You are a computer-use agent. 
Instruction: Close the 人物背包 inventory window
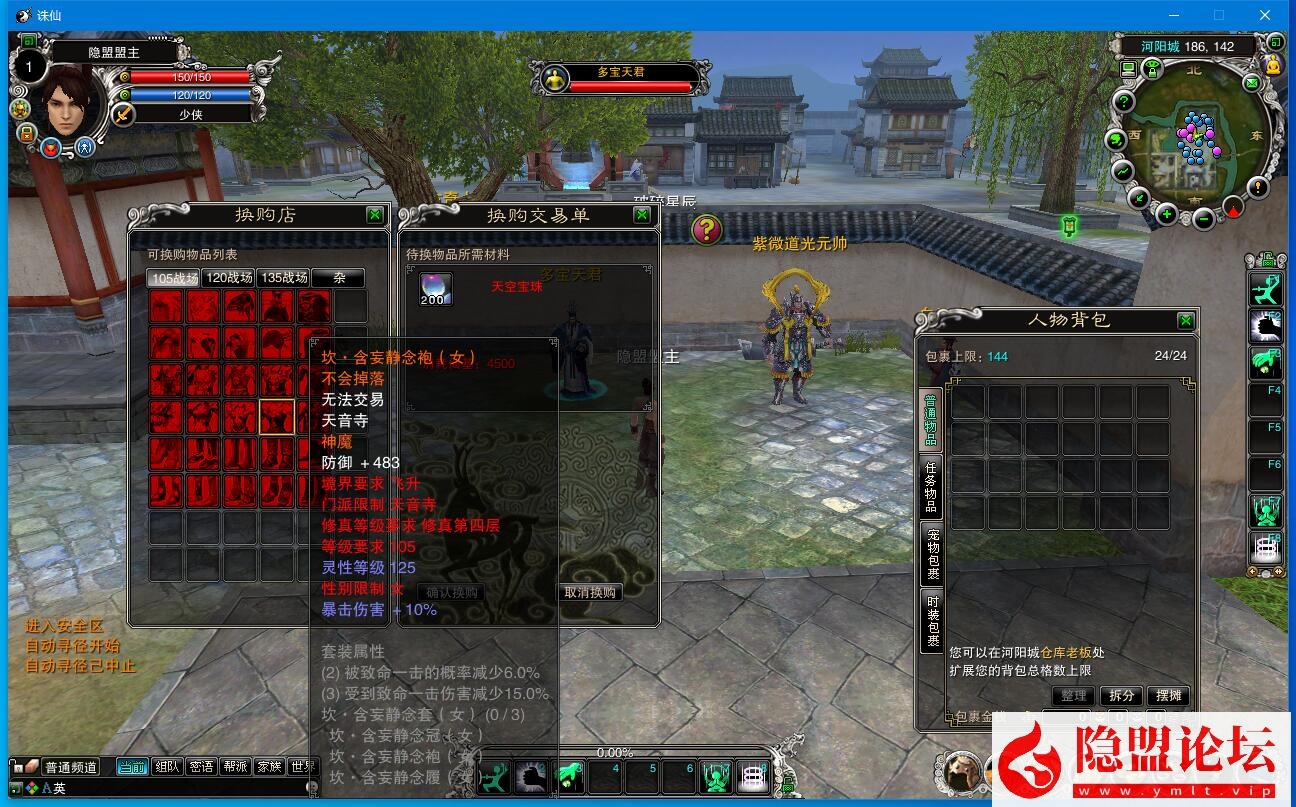(x=1185, y=320)
